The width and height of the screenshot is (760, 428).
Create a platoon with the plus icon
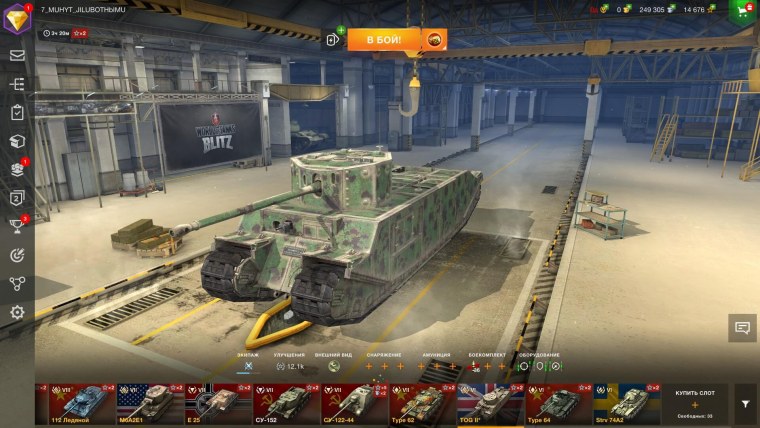click(x=334, y=40)
